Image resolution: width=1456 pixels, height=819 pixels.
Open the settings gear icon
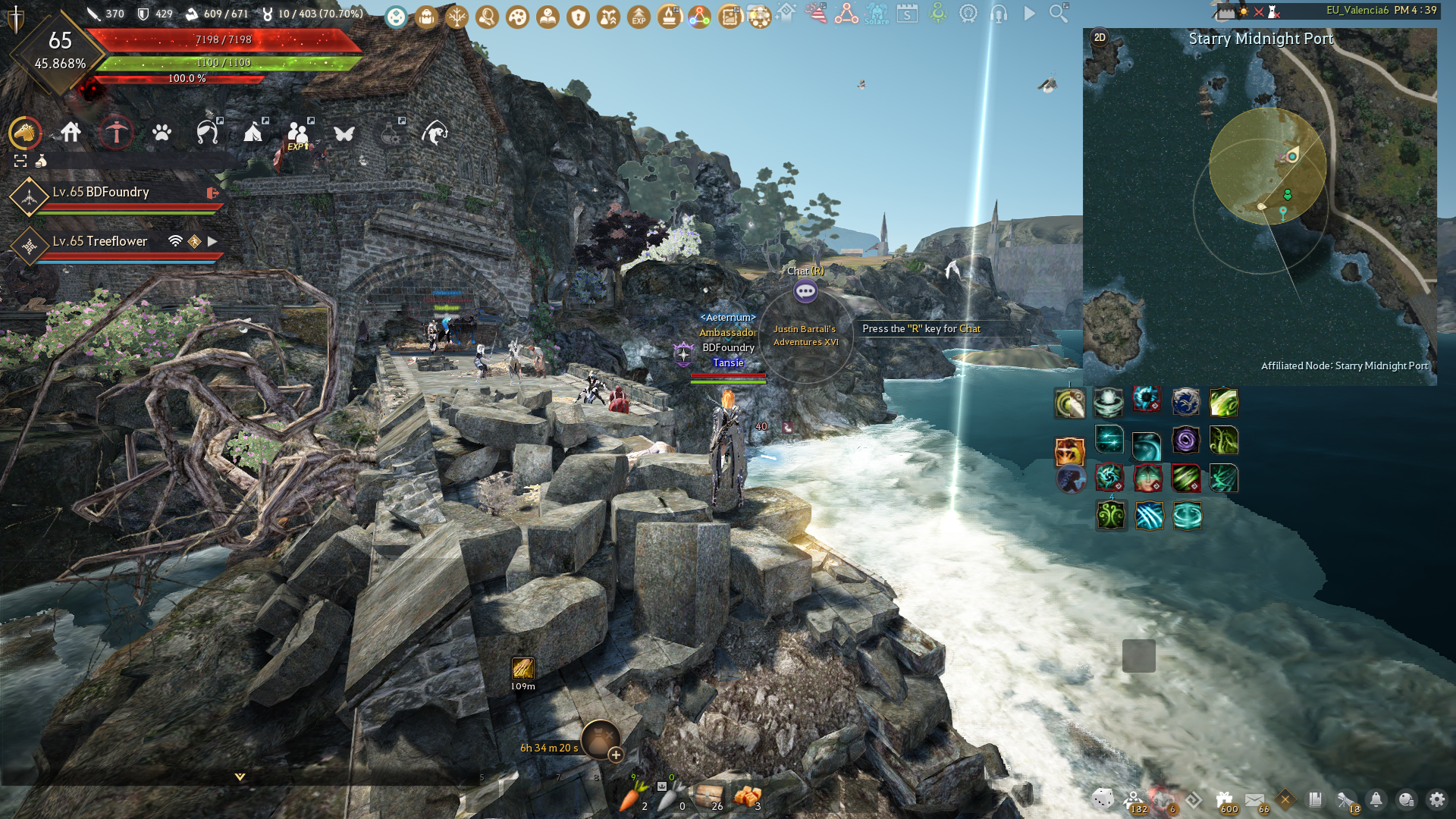point(1436,799)
